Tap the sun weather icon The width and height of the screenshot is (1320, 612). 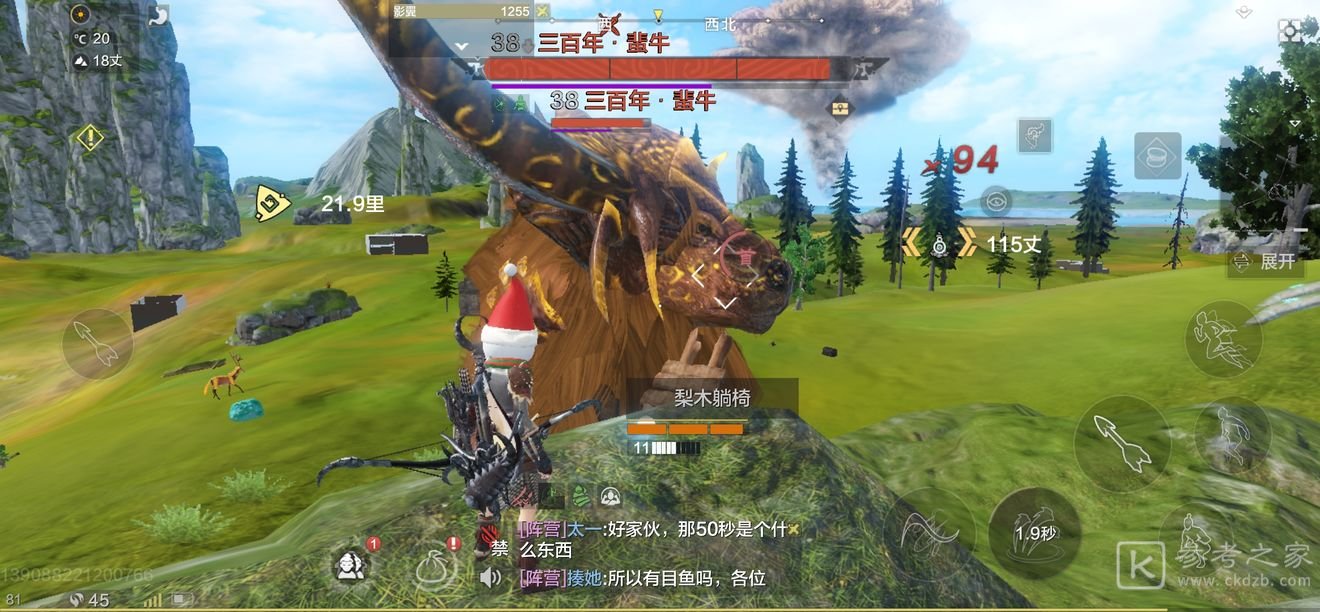point(81,14)
